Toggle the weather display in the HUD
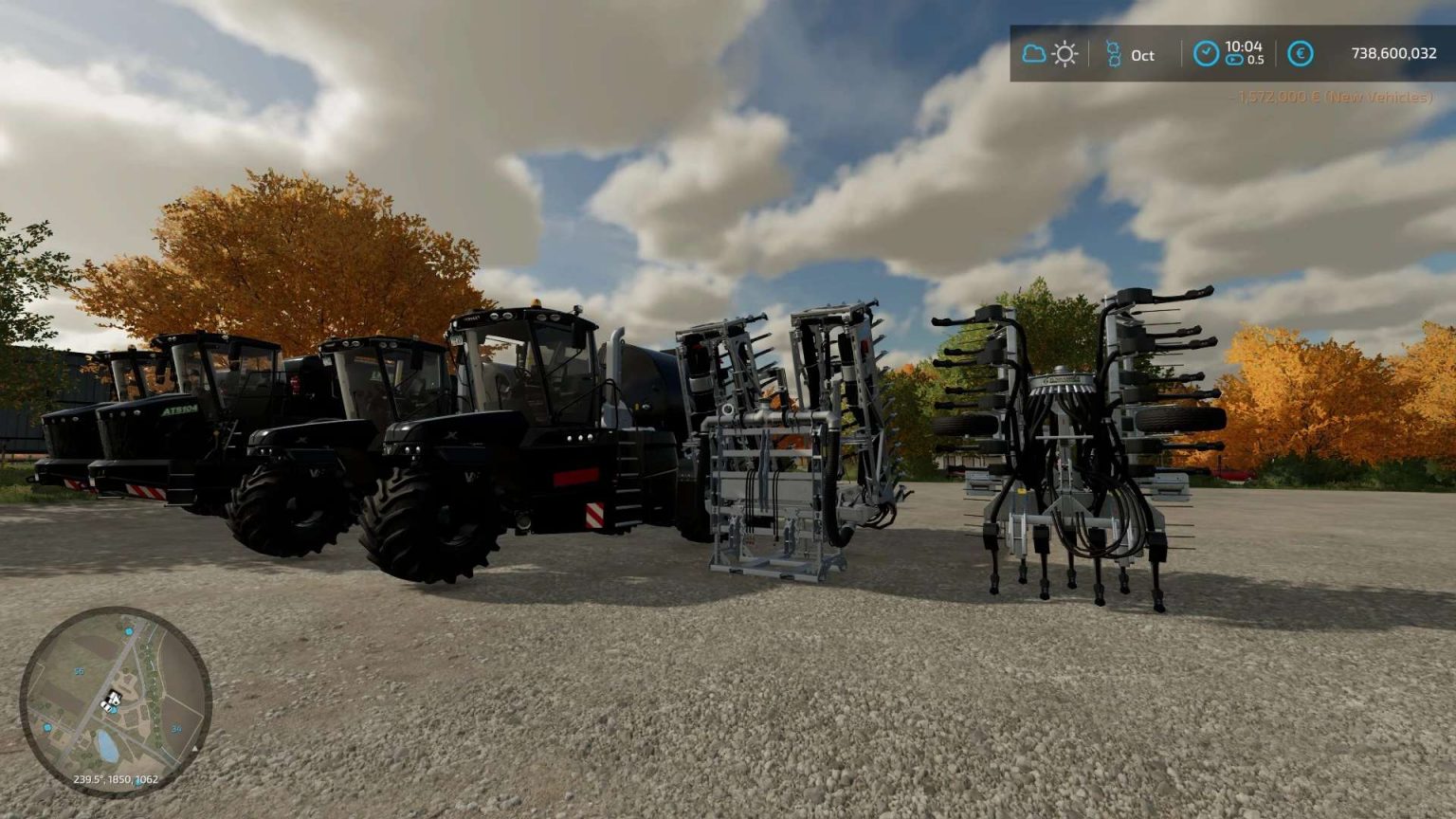Image resolution: width=1456 pixels, height=819 pixels. click(x=1050, y=54)
